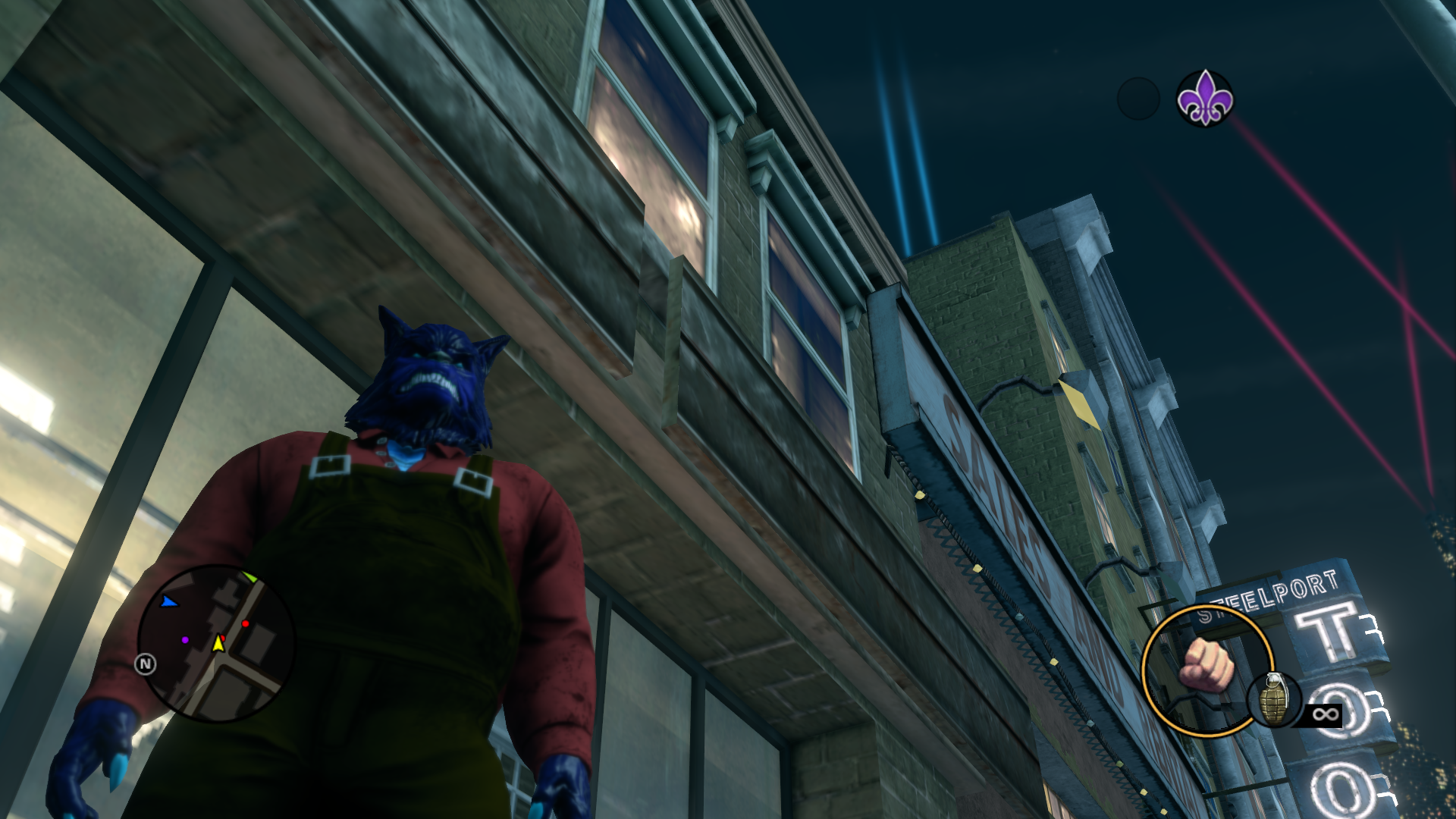Image resolution: width=1456 pixels, height=819 pixels.
Task: Click the circular minimap
Action: (x=216, y=643)
